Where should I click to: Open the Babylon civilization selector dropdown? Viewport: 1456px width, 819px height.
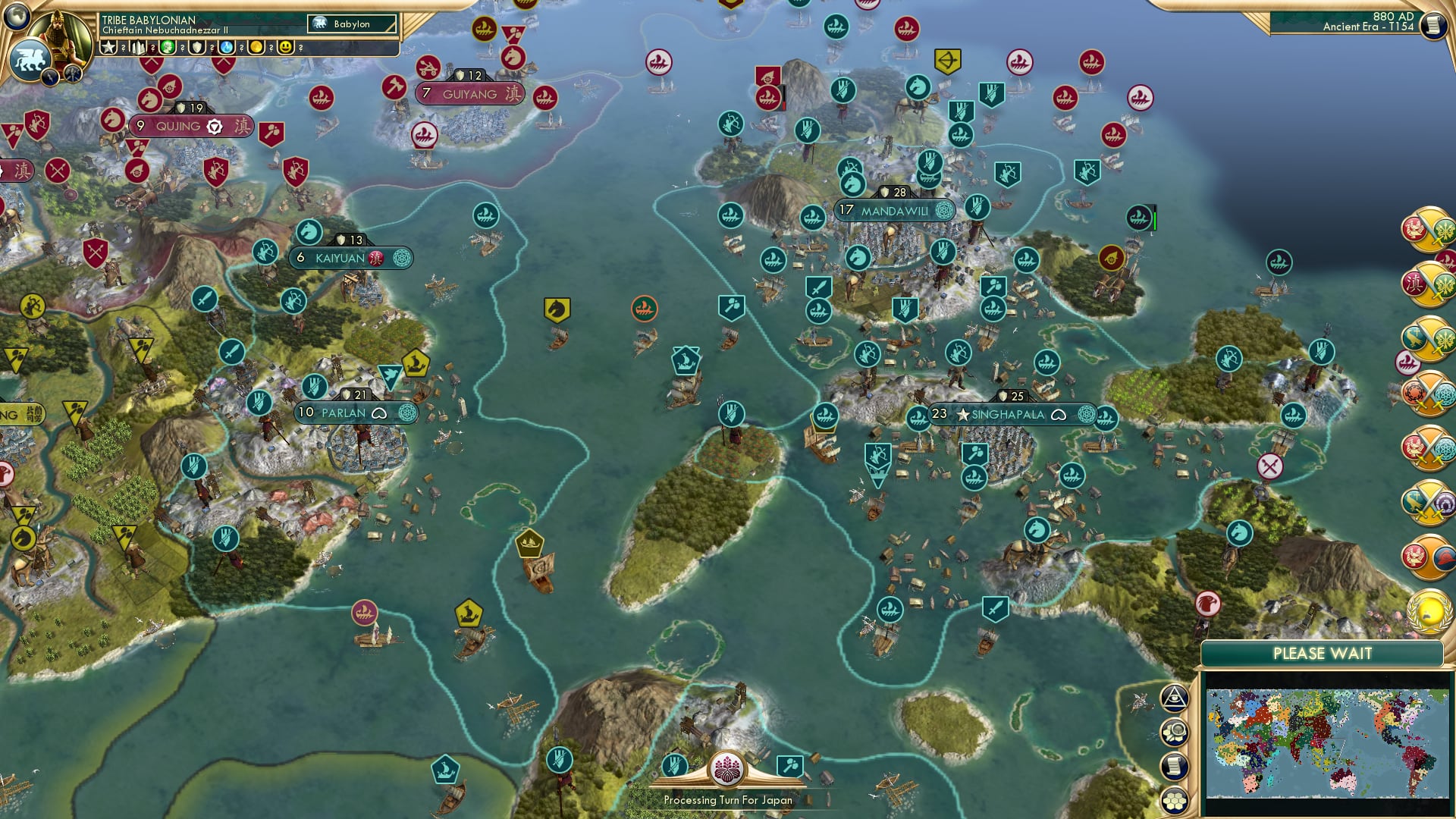click(351, 24)
